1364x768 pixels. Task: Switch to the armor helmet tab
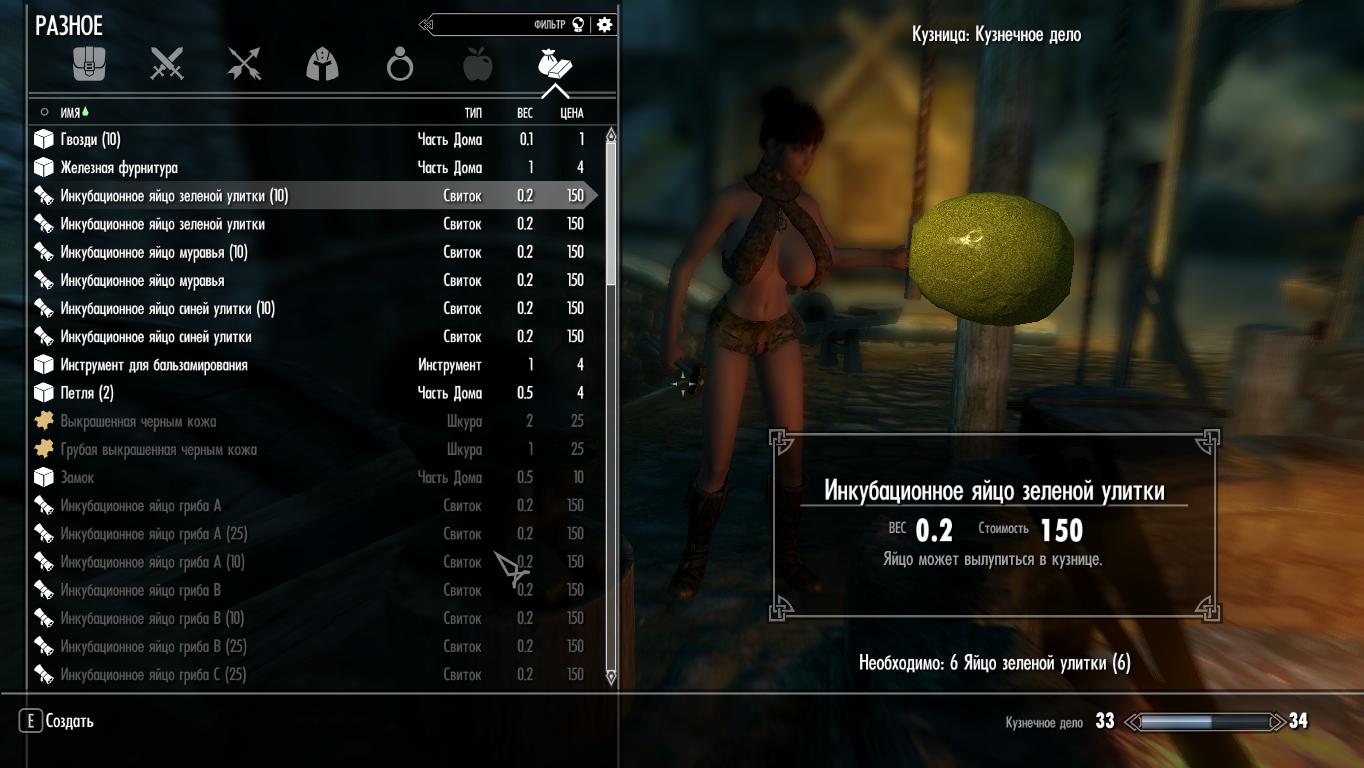[322, 66]
